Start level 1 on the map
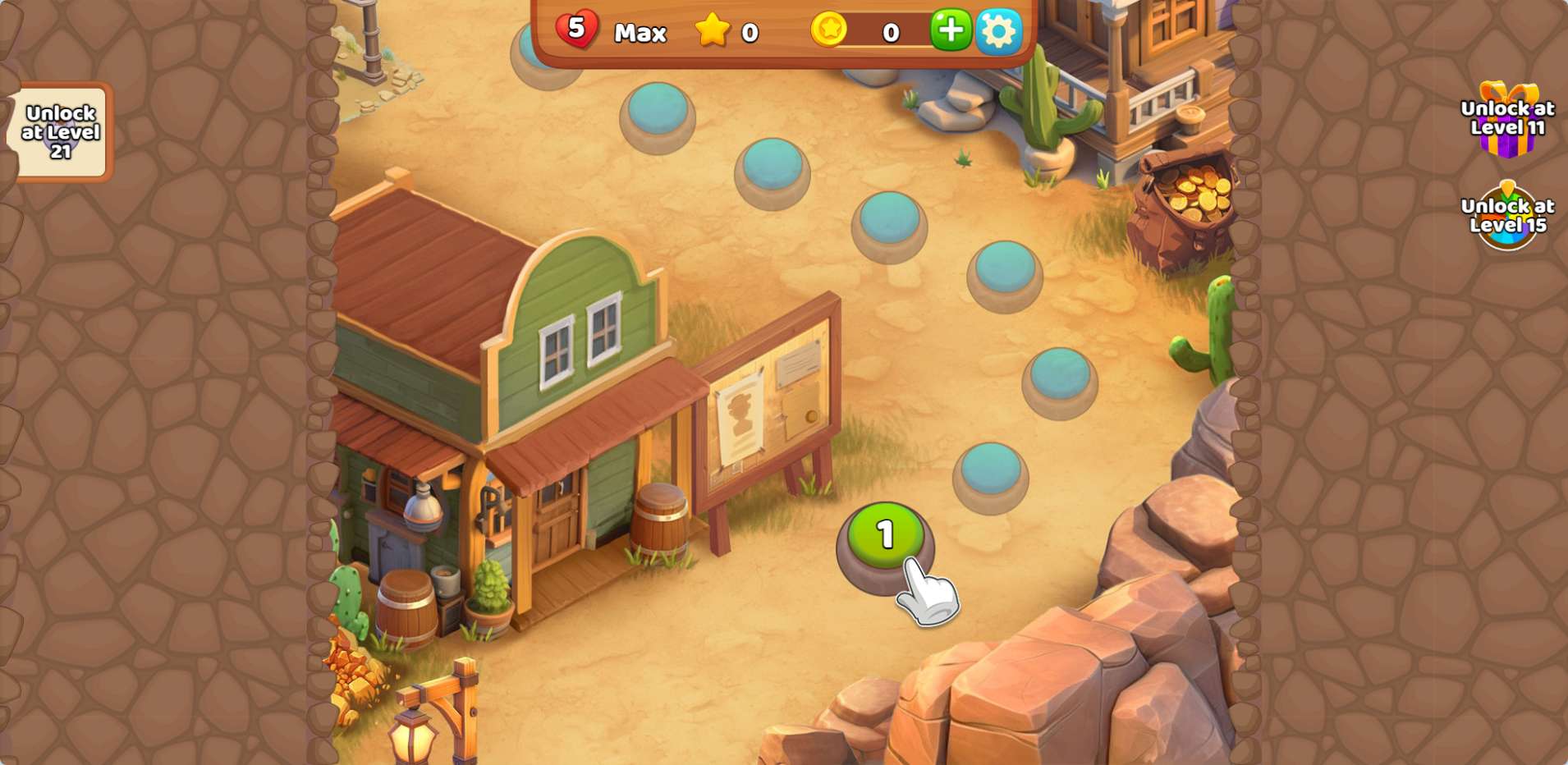This screenshot has width=1568, height=765. 885,536
